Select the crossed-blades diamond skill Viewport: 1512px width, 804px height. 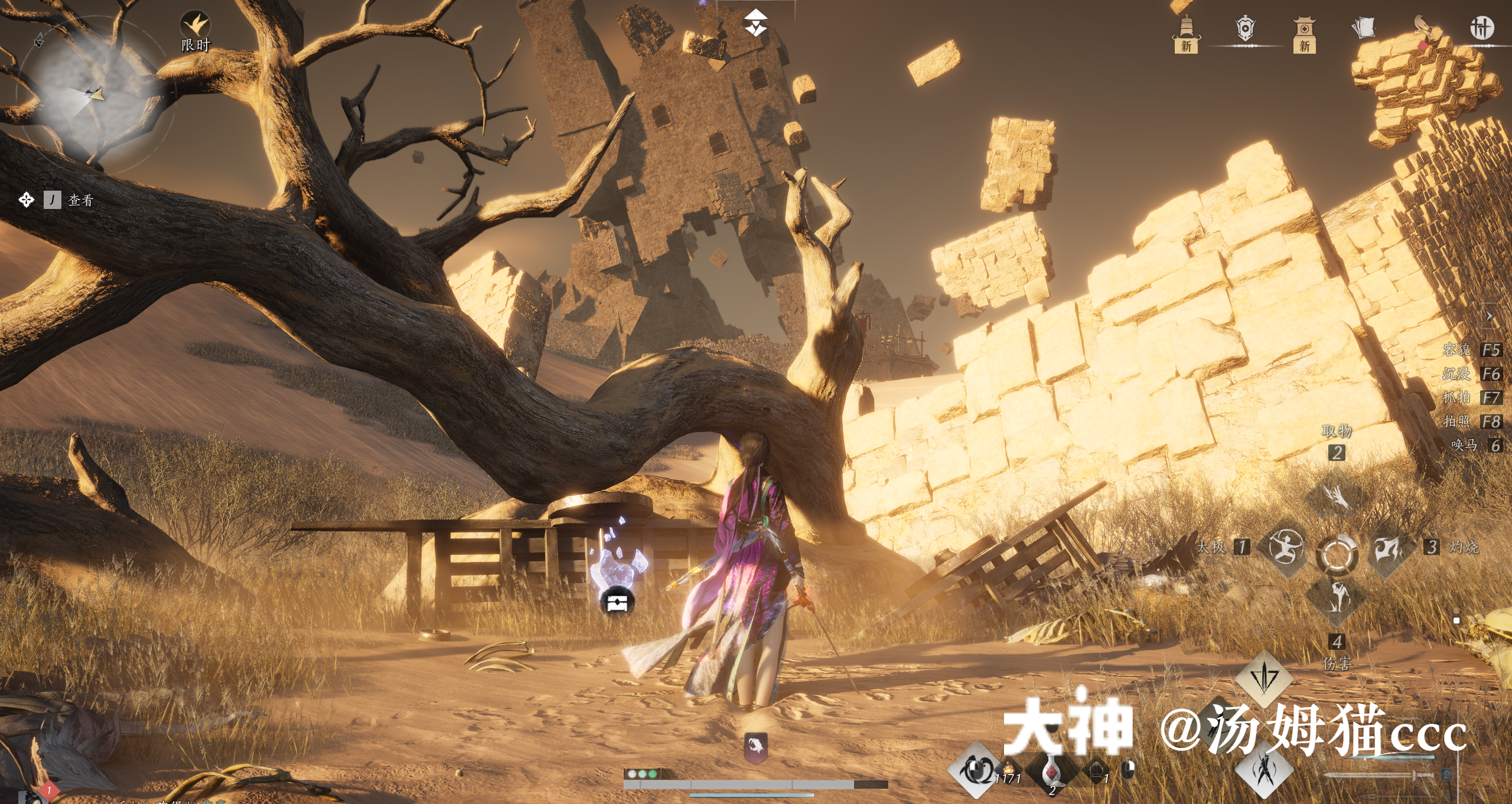1264,770
